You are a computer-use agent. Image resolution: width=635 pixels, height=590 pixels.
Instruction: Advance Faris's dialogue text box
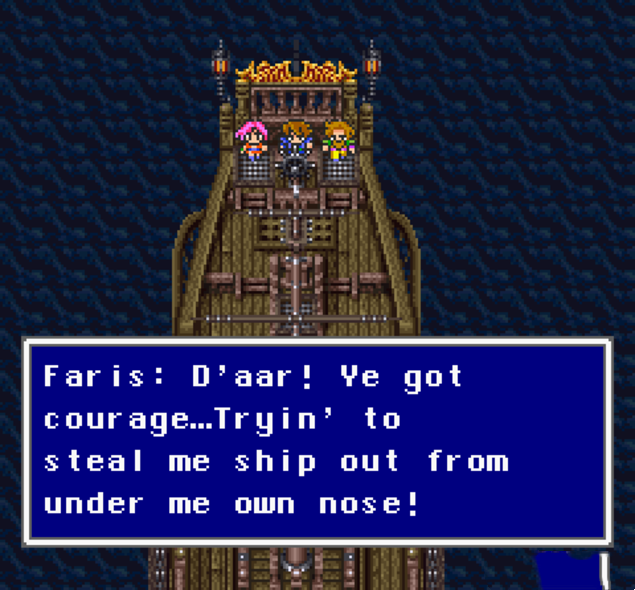[317, 441]
